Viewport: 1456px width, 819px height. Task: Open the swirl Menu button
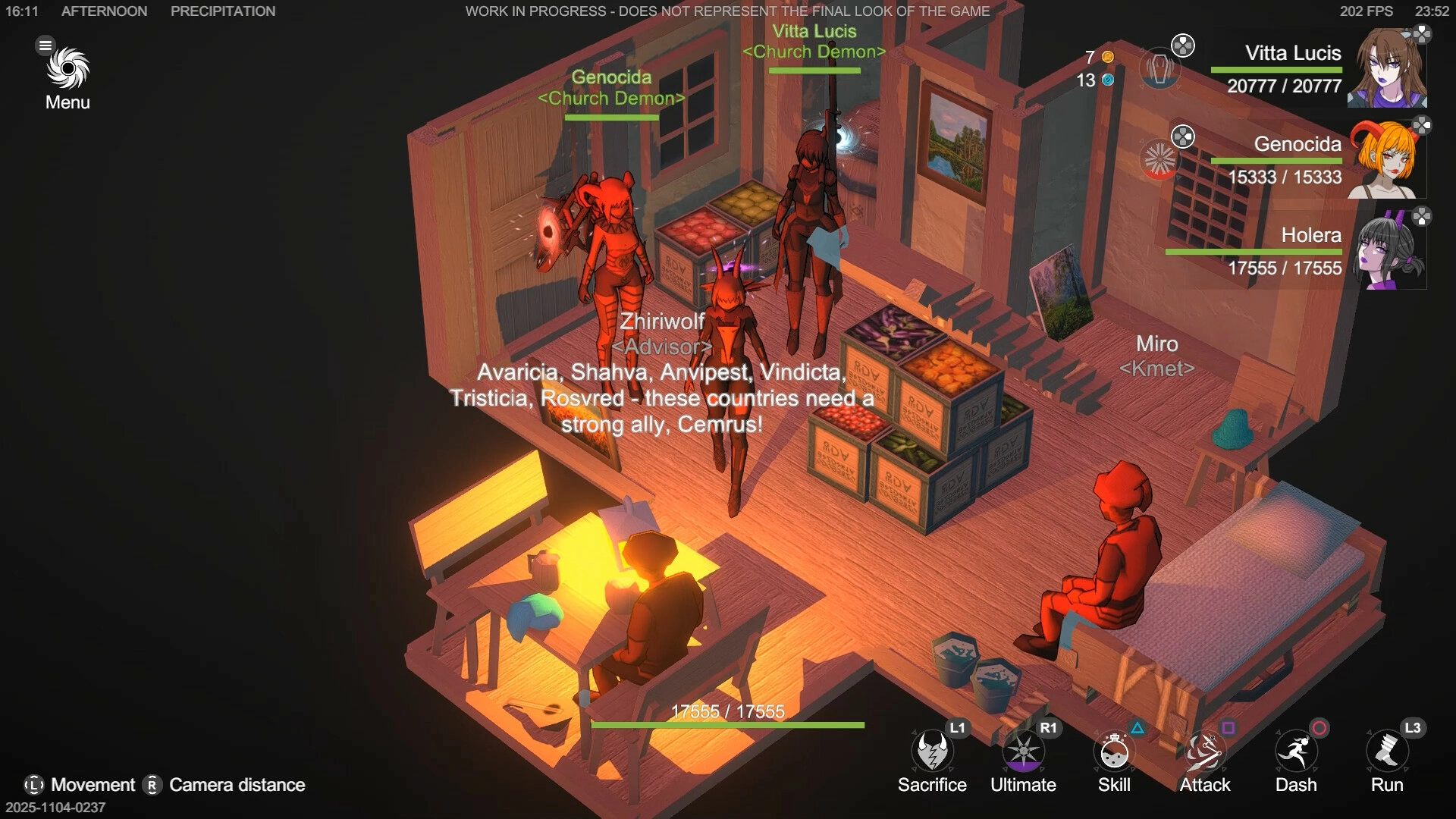(x=67, y=70)
